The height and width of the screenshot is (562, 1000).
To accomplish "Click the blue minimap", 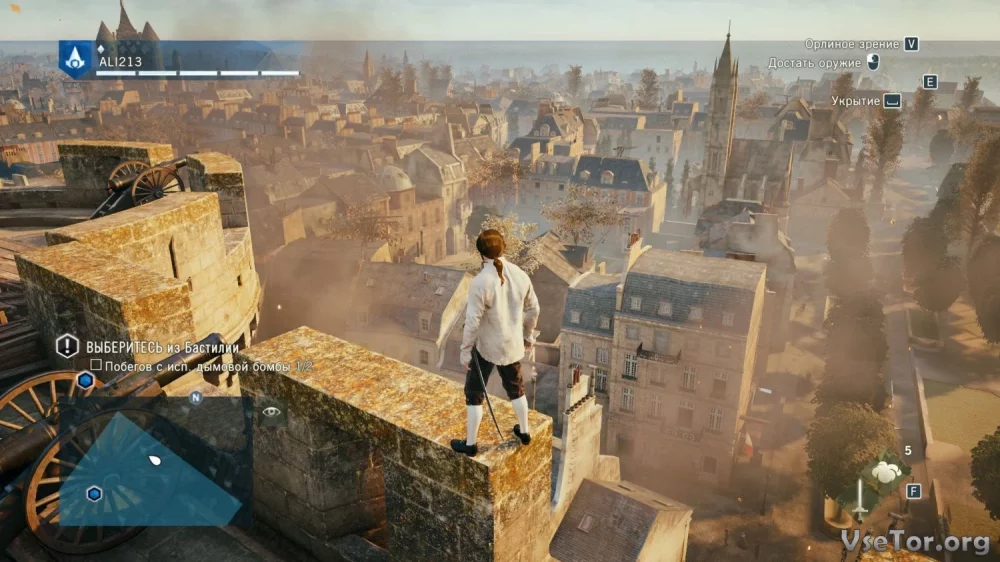I will tap(150, 472).
